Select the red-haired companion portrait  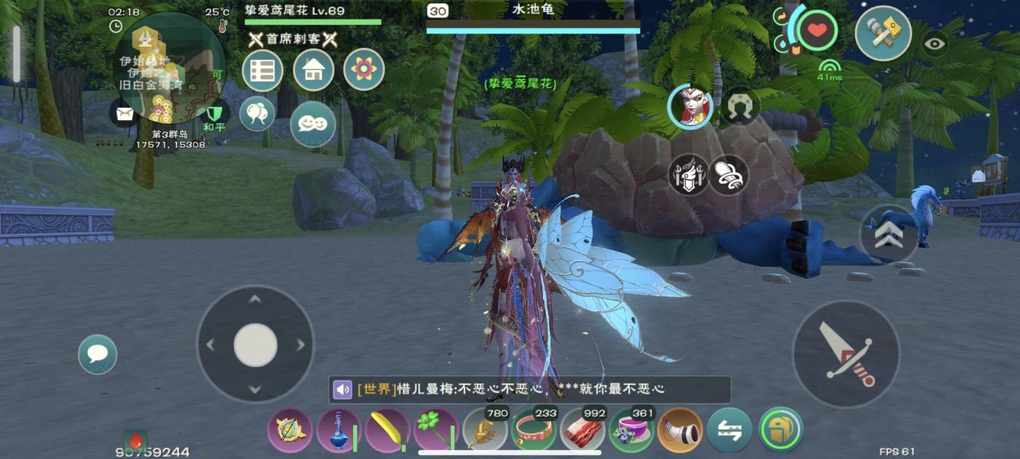click(690, 106)
